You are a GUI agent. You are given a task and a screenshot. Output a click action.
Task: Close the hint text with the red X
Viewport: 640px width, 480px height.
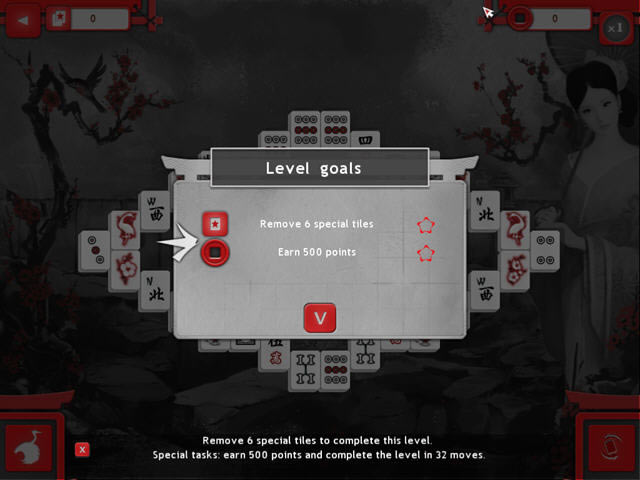(x=82, y=450)
